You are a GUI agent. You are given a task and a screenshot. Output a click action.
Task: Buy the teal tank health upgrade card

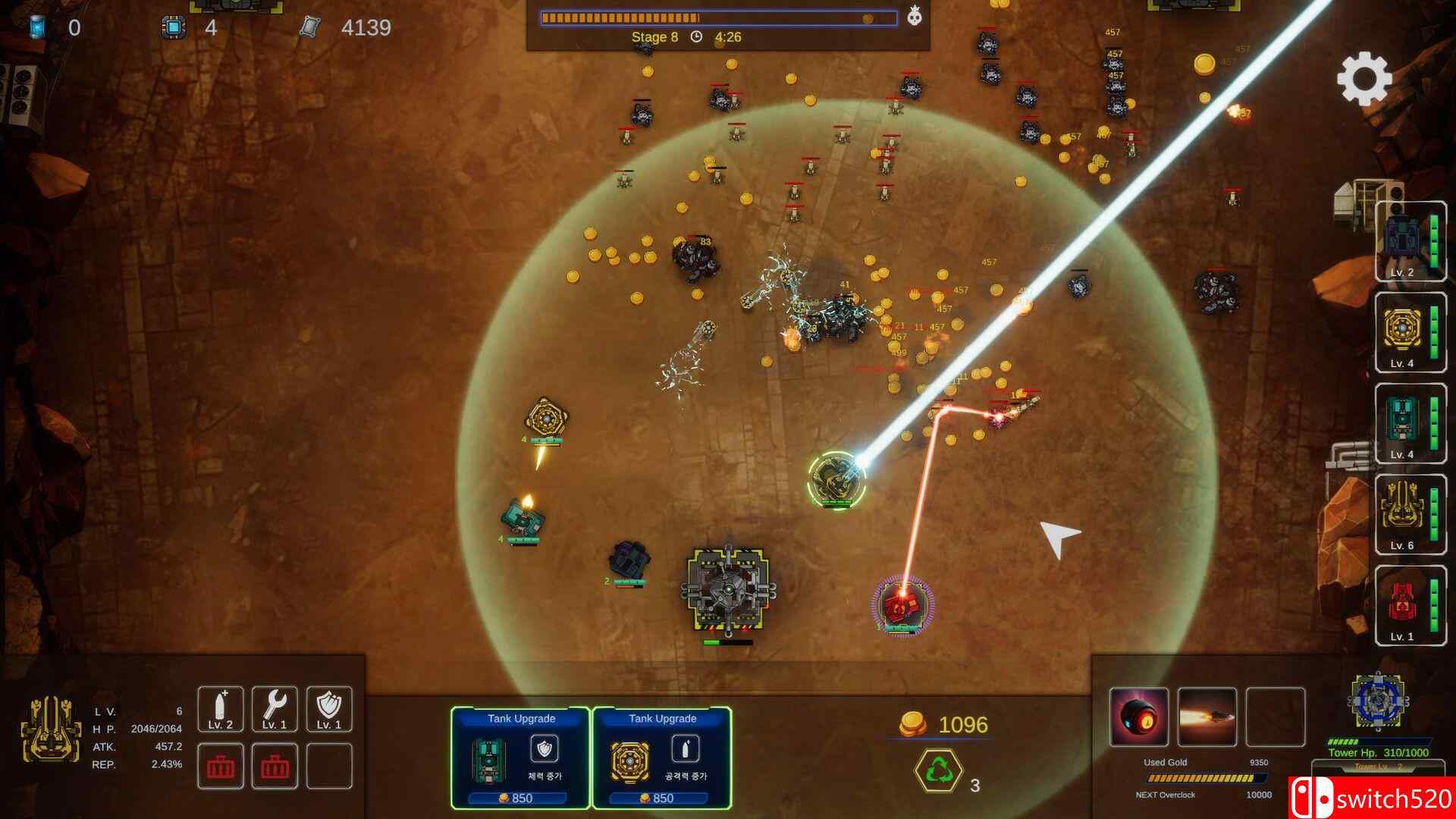click(520, 758)
